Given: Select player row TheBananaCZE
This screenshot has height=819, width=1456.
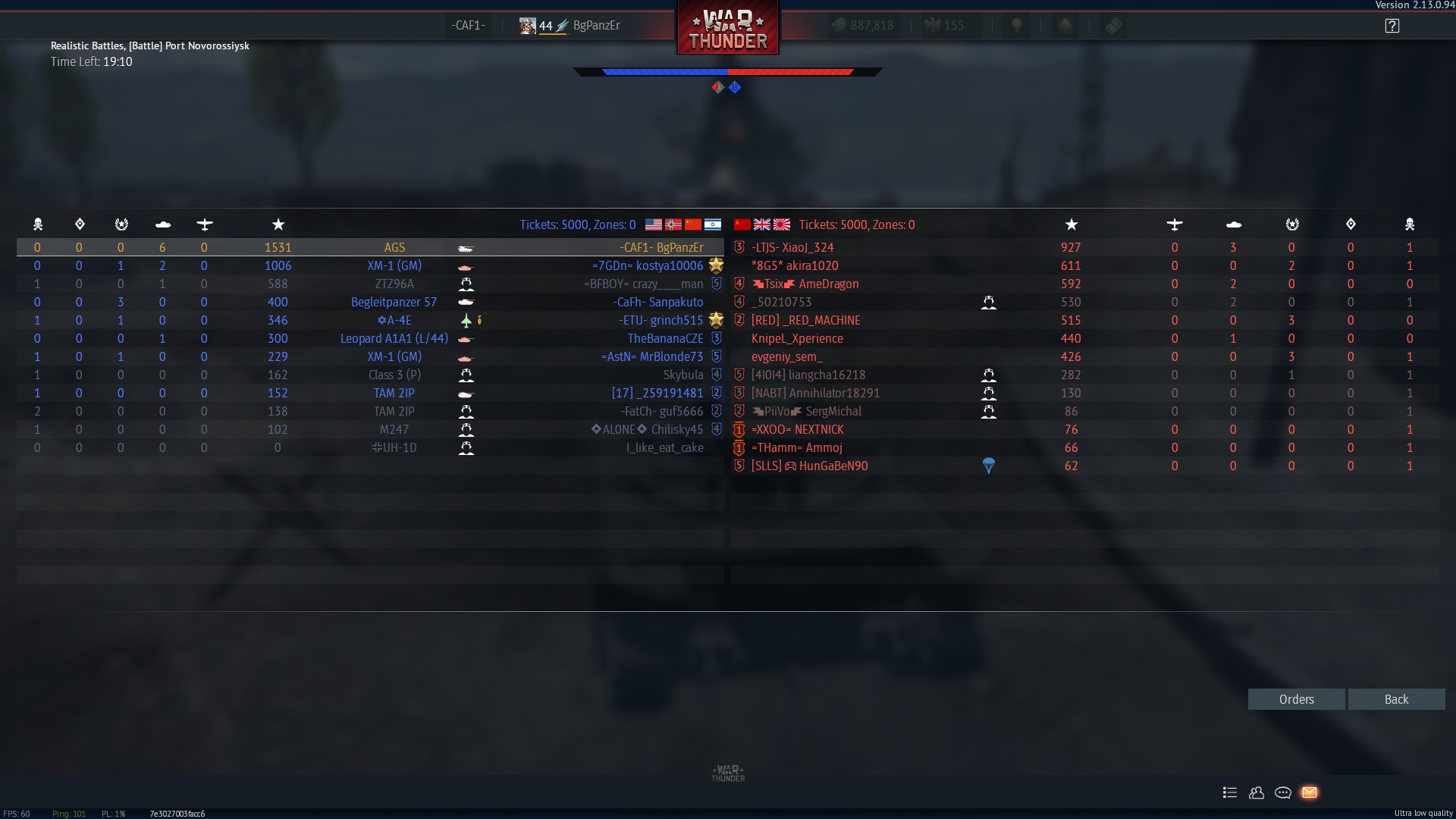Looking at the screenshot, I should (x=665, y=338).
